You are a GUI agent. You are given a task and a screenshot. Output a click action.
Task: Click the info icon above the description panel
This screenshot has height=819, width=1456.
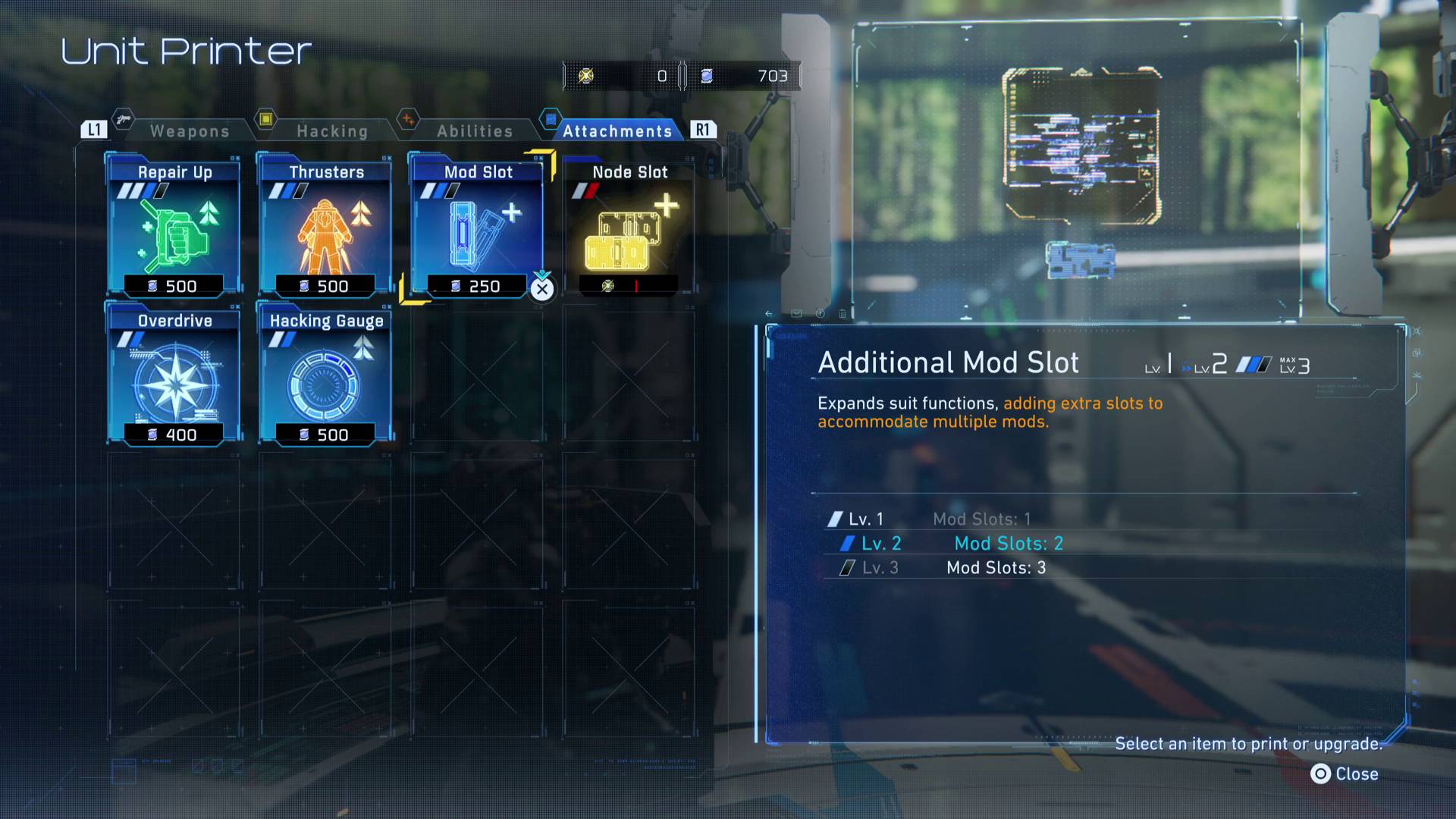820,313
